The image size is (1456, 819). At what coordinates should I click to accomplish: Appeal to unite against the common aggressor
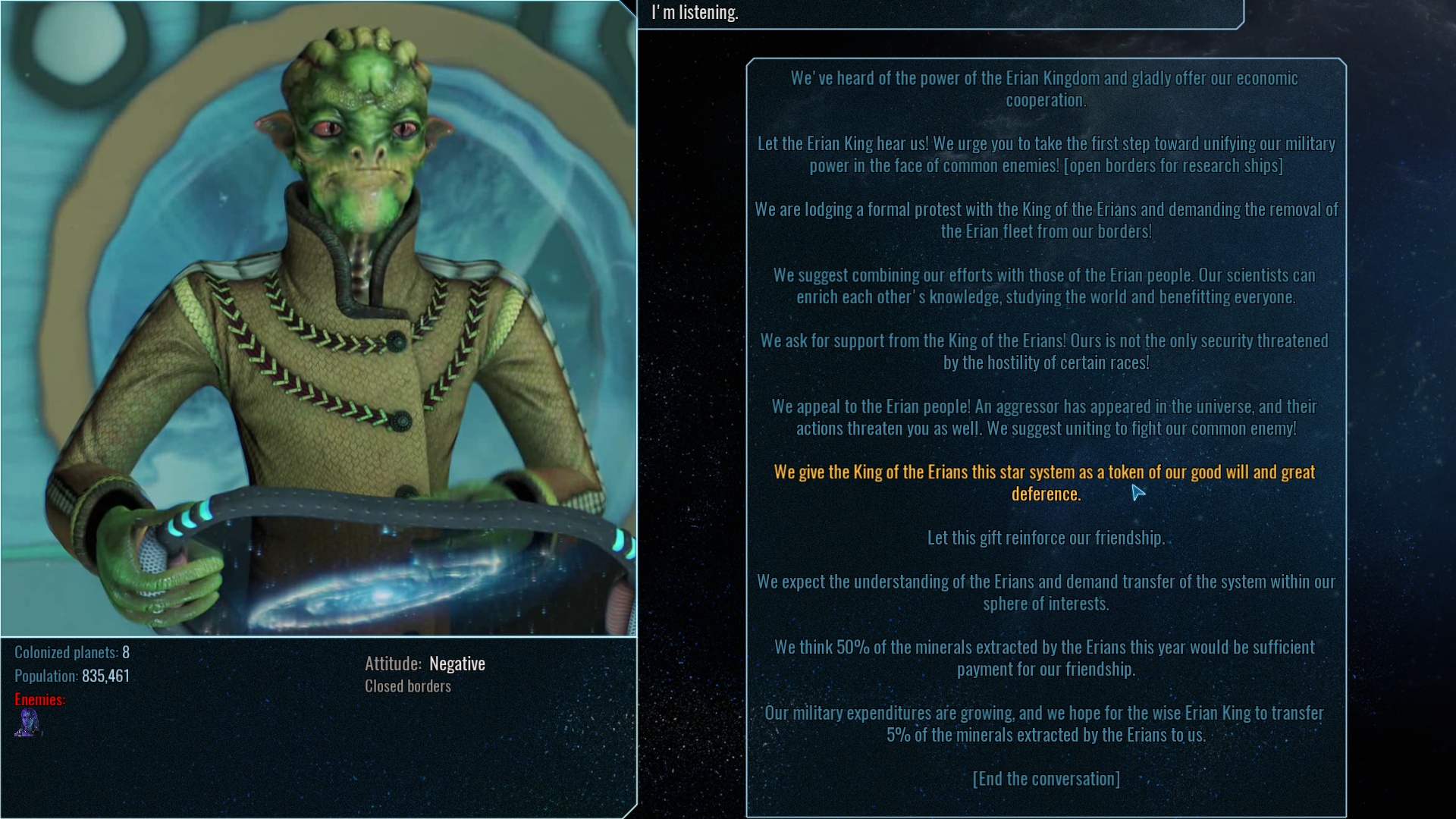pyautogui.click(x=1046, y=416)
